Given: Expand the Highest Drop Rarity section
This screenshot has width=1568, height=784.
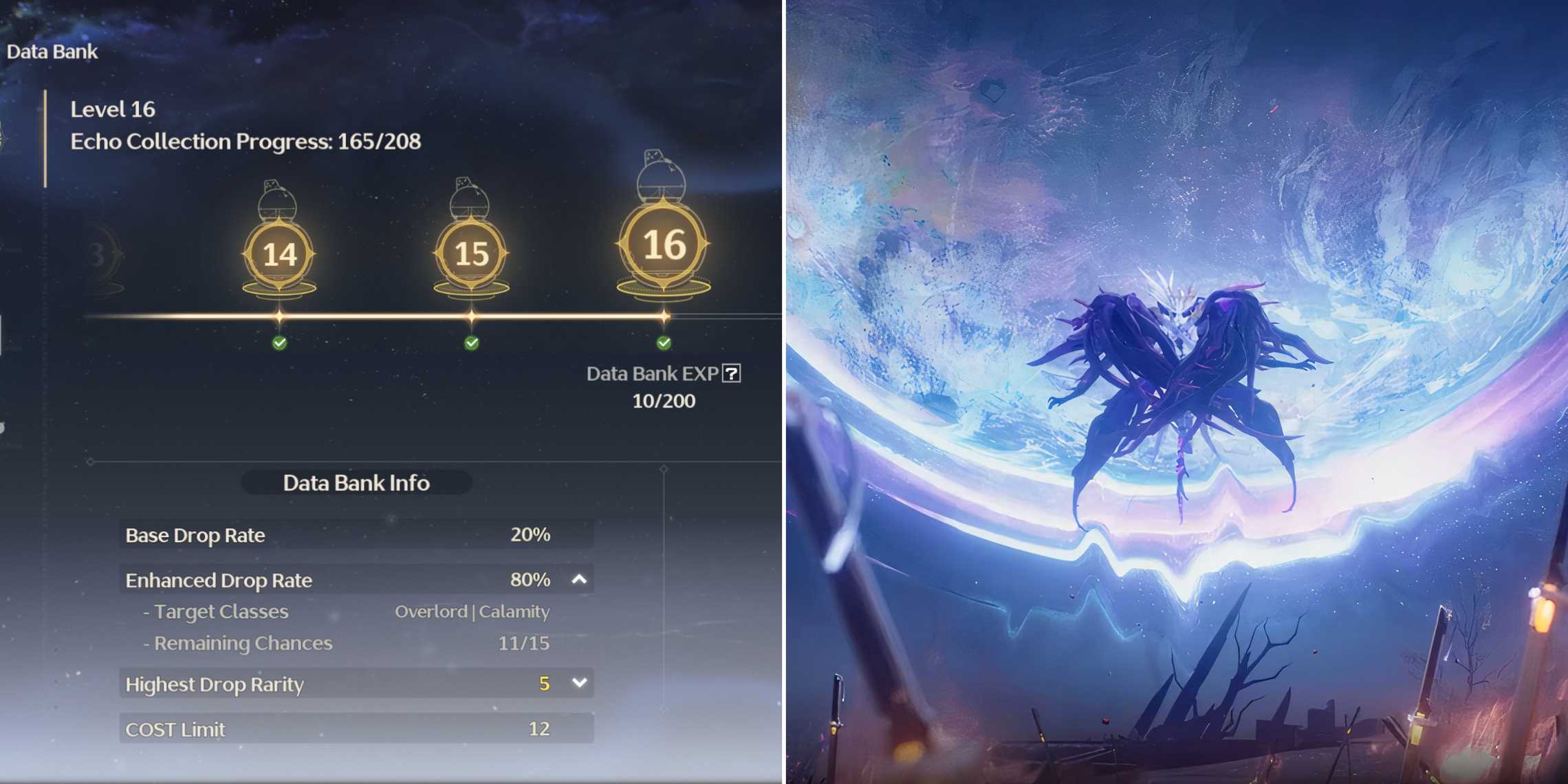Looking at the screenshot, I should tap(580, 683).
